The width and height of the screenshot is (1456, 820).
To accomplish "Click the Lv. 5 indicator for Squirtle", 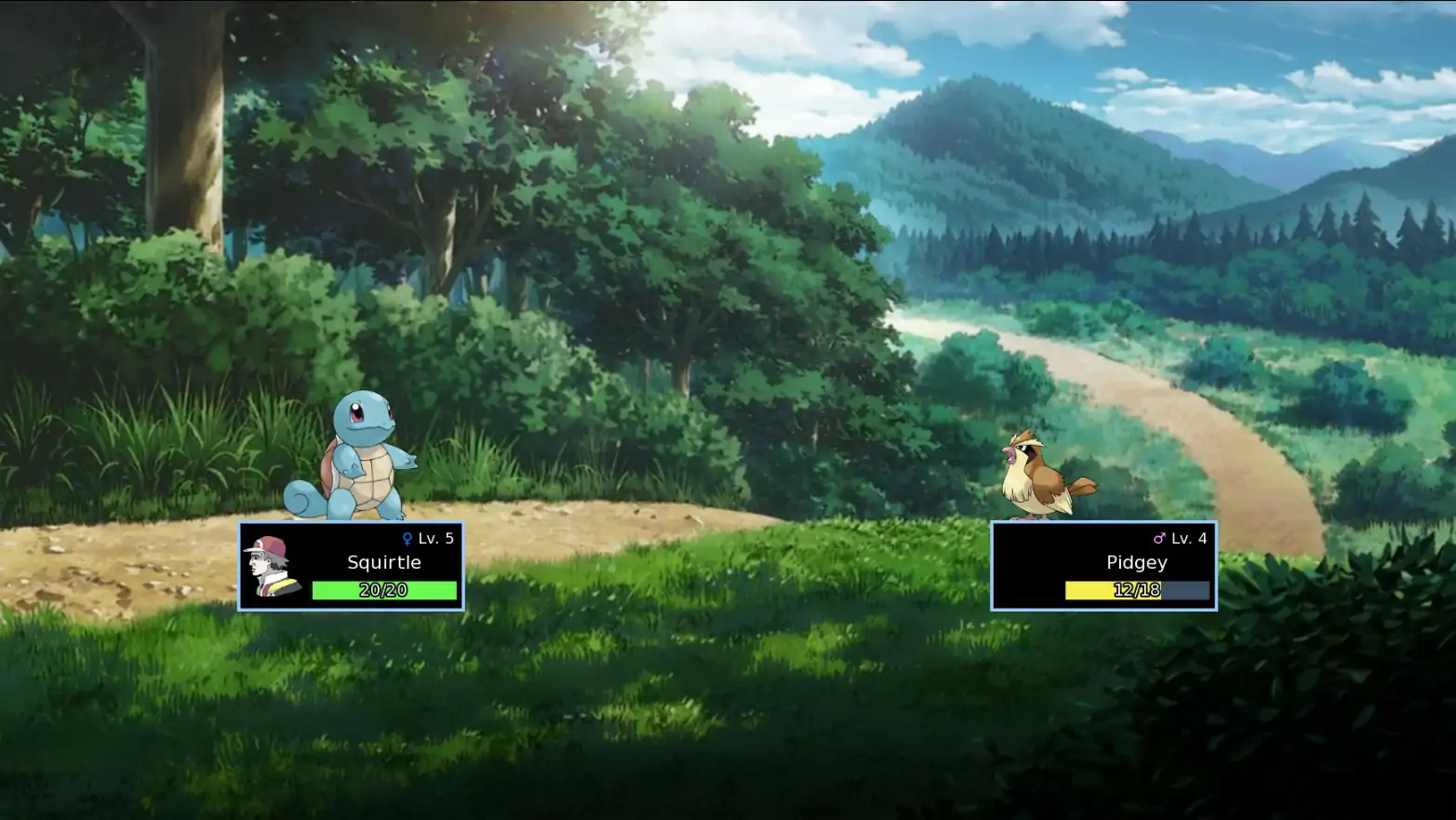I will (435, 537).
